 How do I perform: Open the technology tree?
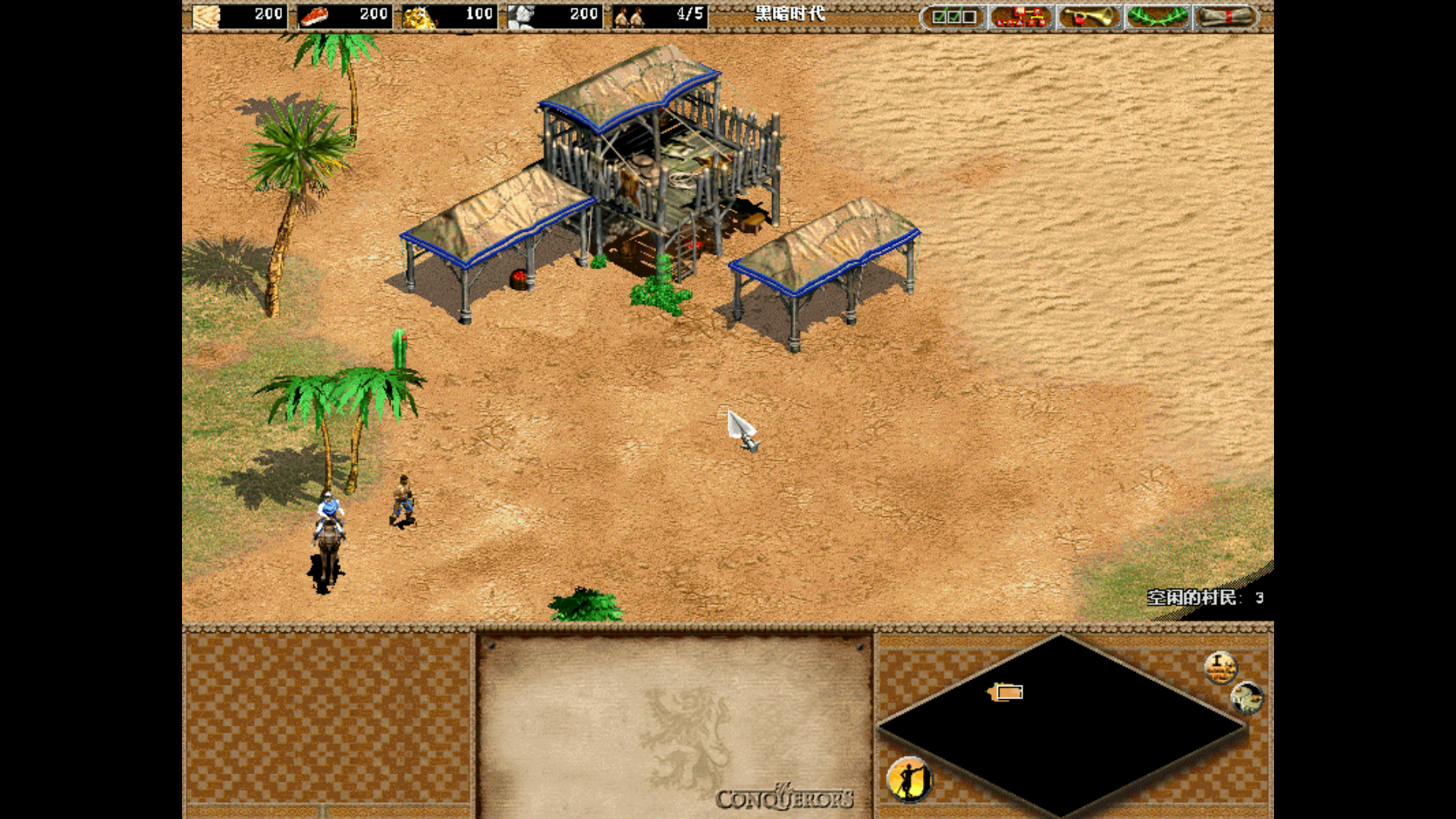click(x=1021, y=16)
